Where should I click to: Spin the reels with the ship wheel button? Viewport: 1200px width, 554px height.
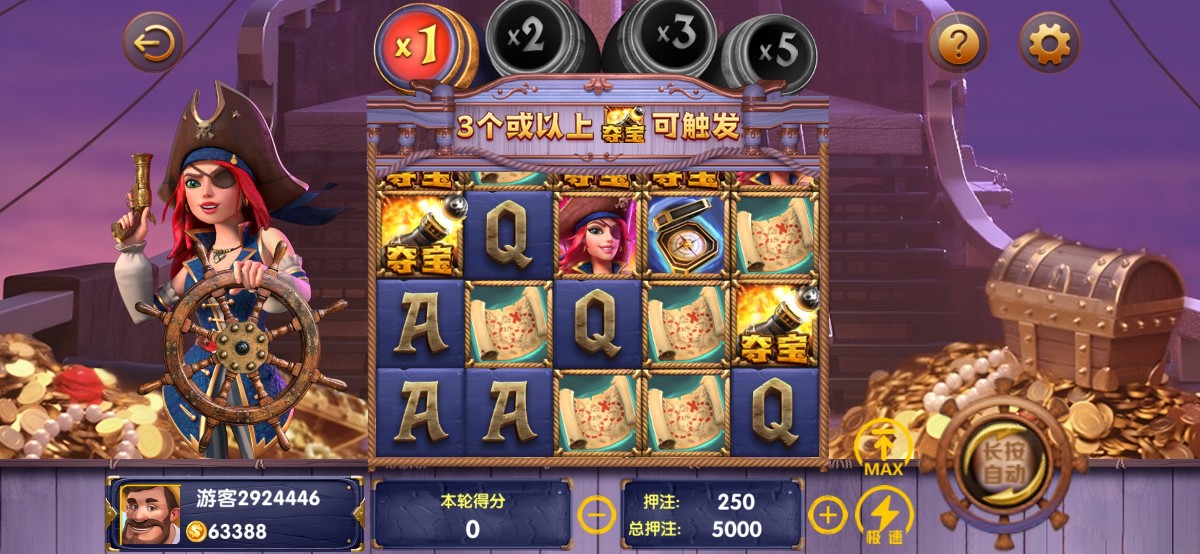tap(1004, 467)
